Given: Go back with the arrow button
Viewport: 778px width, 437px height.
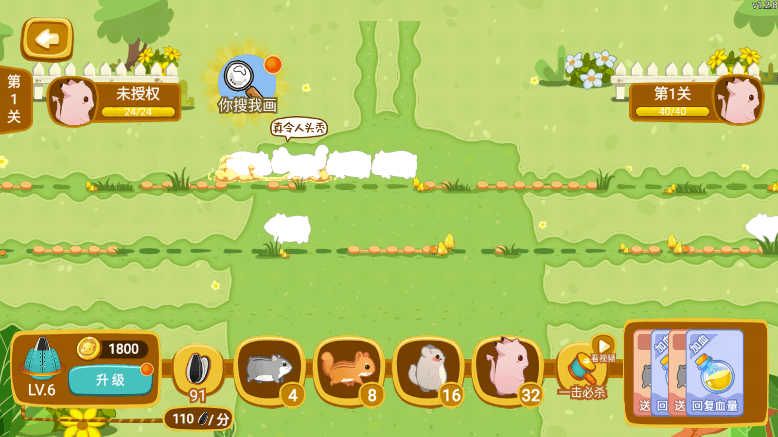Looking at the screenshot, I should coord(46,39).
